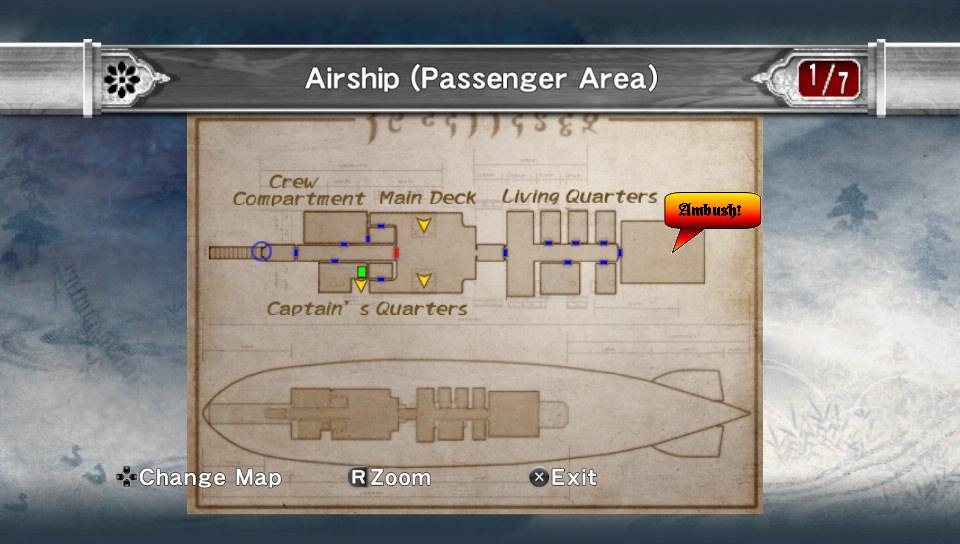Select the Crew Compartment label
Viewport: 960px width, 544px height.
coord(298,191)
